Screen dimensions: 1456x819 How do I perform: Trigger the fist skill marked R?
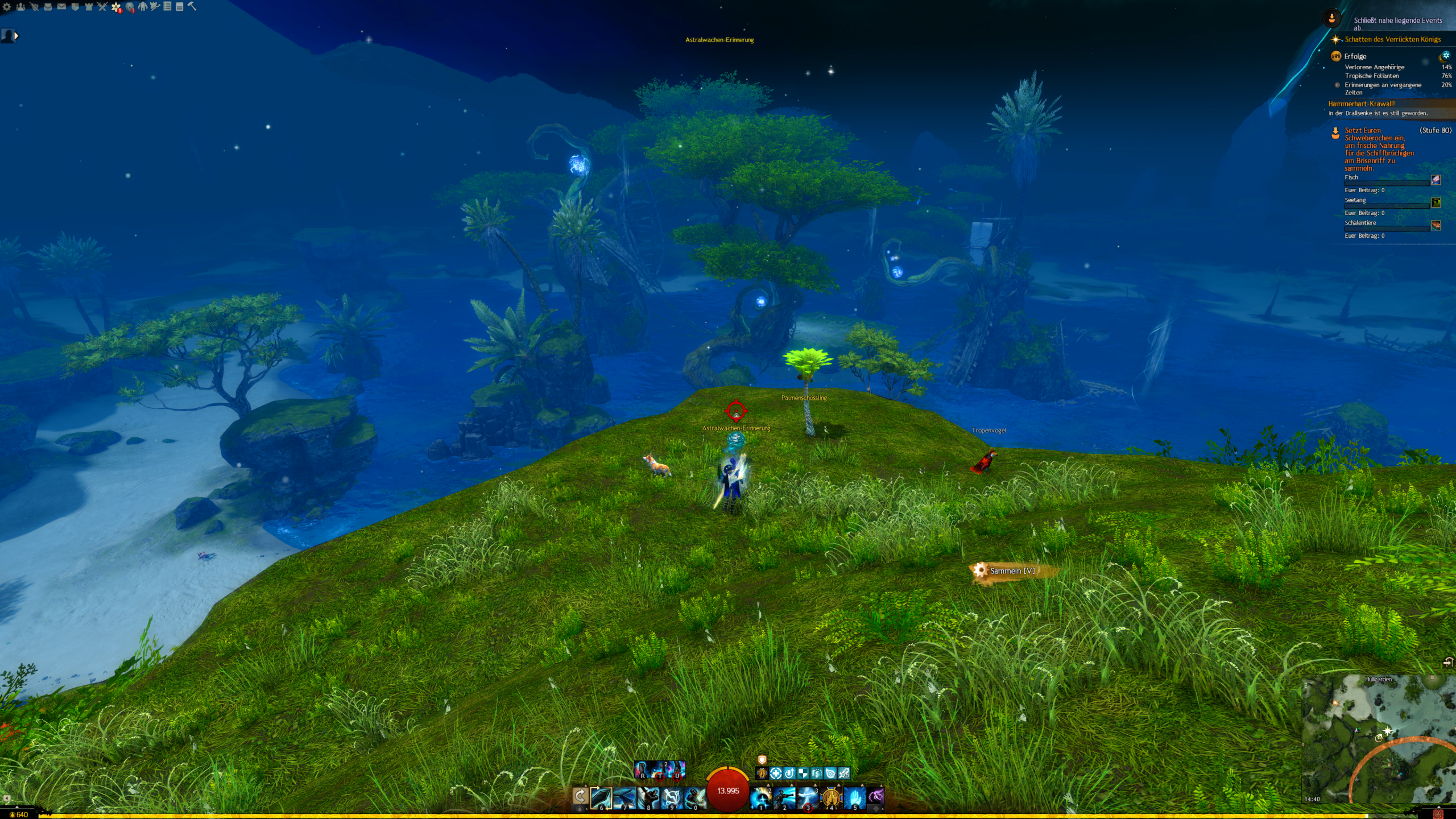[642, 770]
